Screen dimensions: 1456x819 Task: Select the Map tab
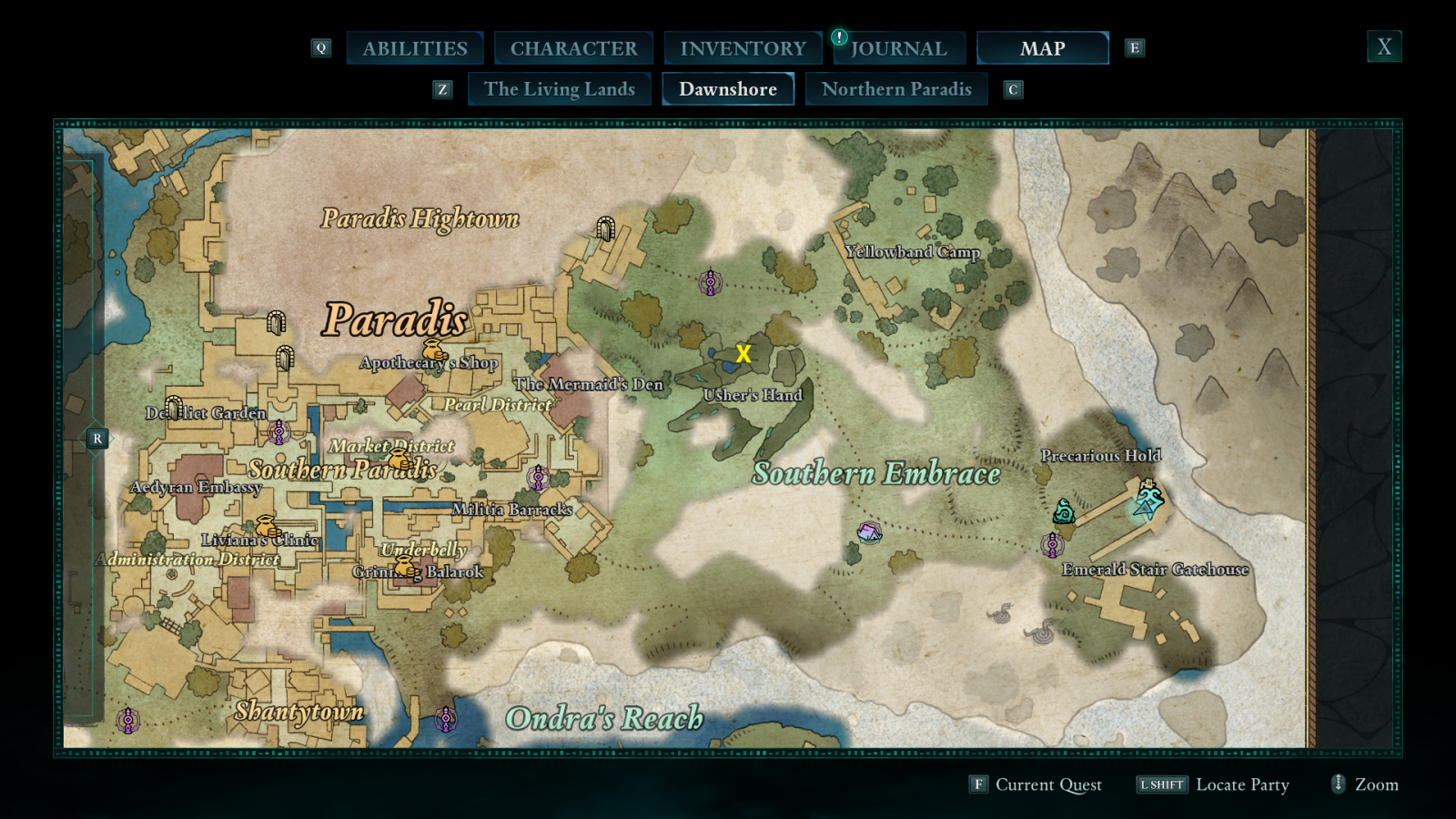pos(1042,48)
